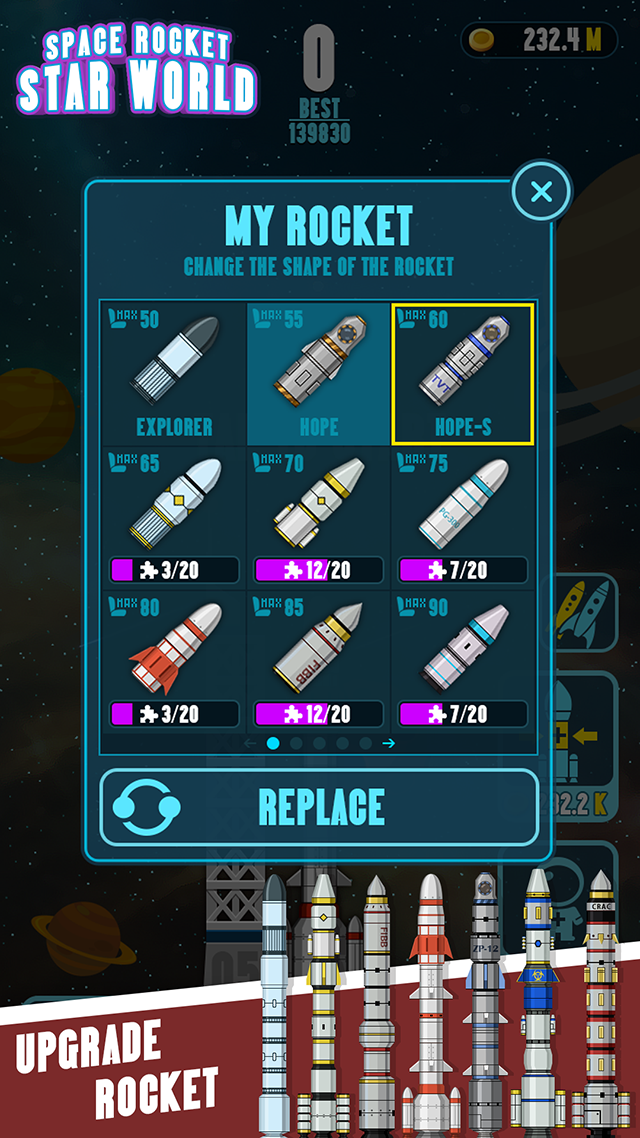Screen dimensions: 640x1138
Task: Select the Hope-S rocket tile
Action: 463,374
